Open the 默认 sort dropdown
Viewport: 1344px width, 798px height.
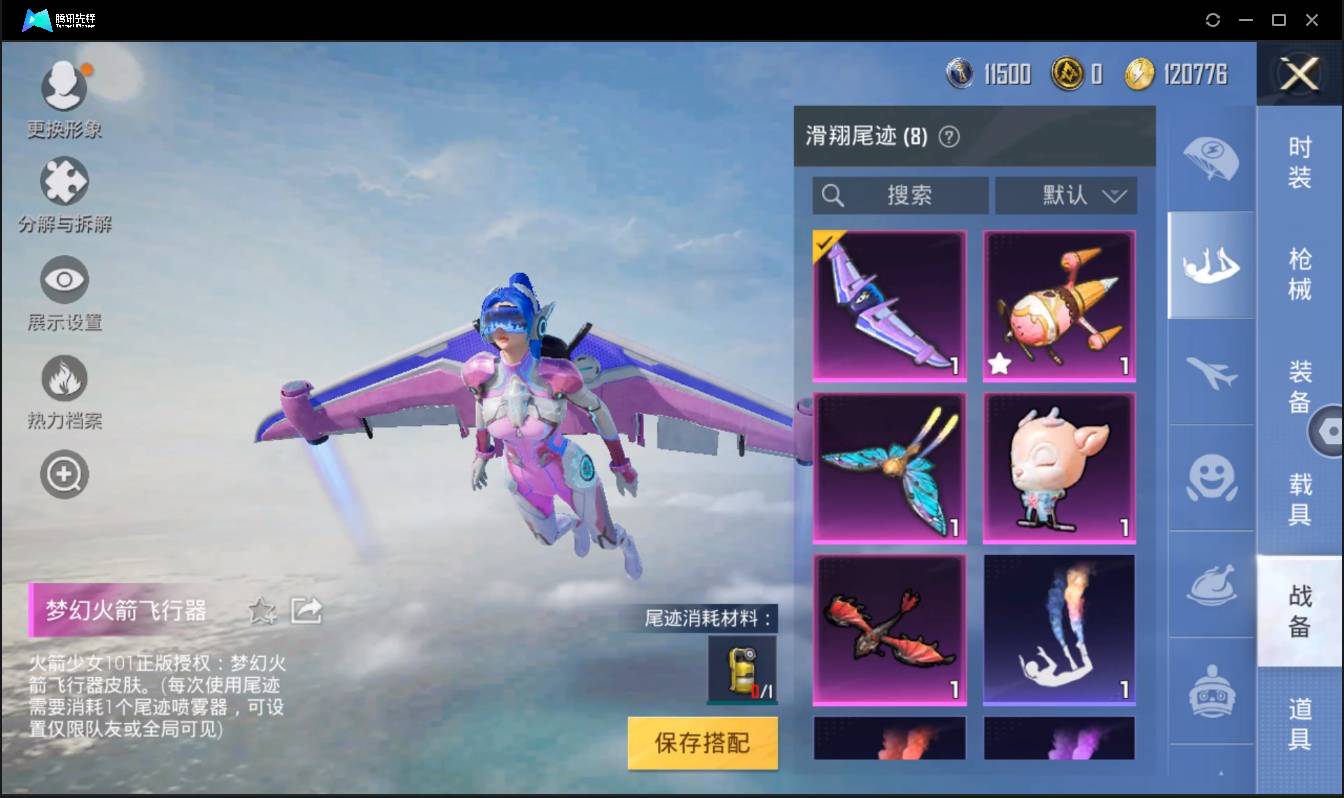coord(1066,196)
